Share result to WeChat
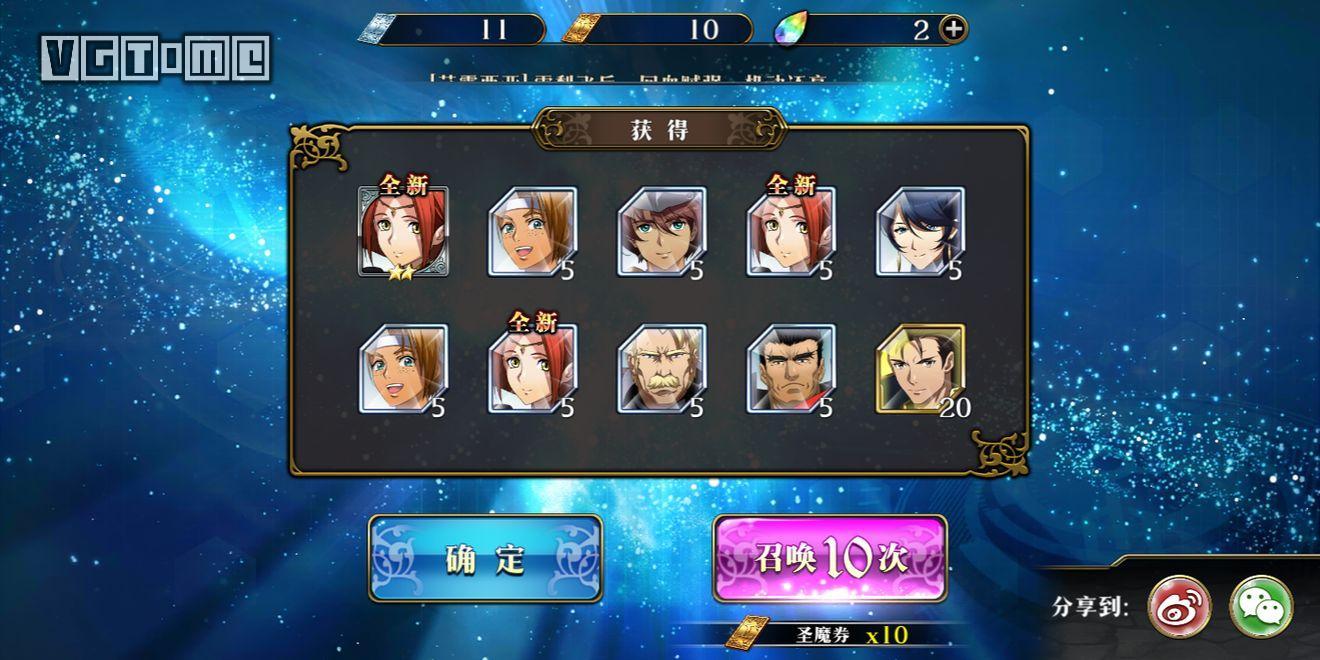The height and width of the screenshot is (660, 1320). pos(1261,606)
